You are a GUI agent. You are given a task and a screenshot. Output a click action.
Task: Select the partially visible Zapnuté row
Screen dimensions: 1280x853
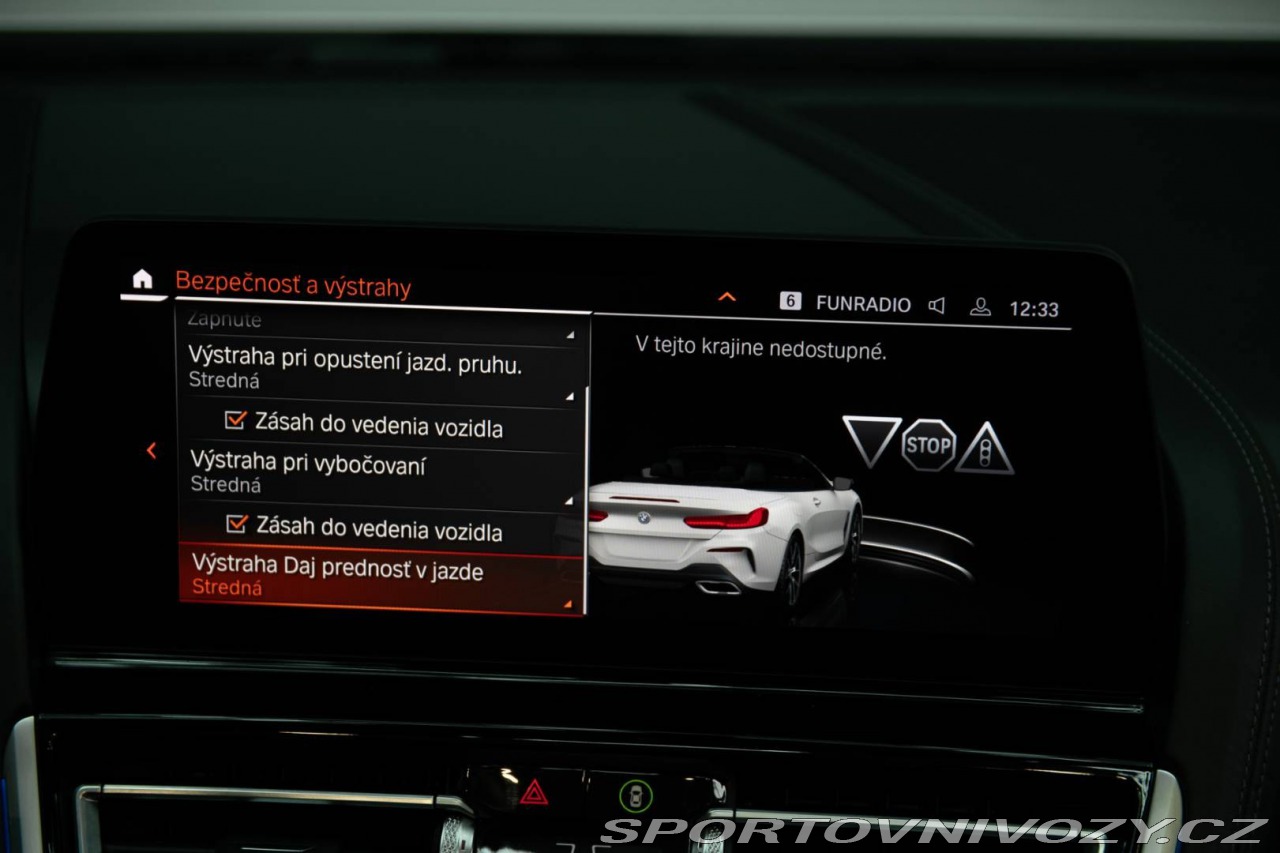(380, 322)
